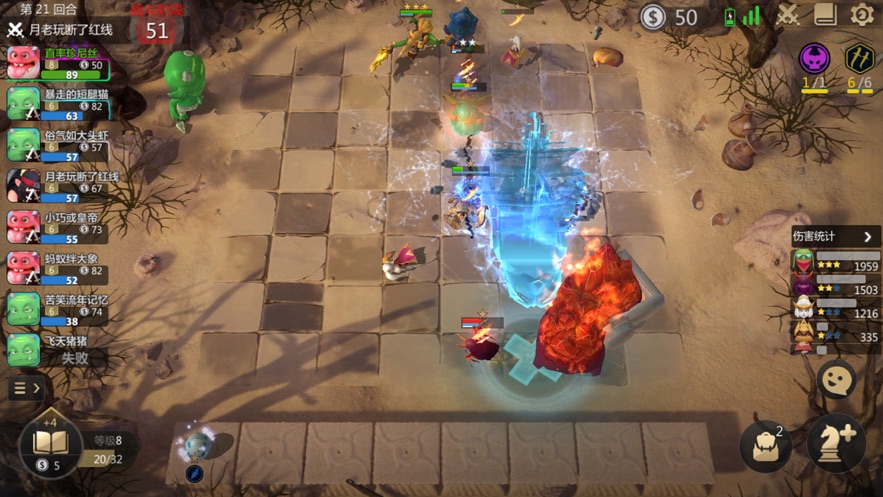Open the emoji chat button
The width and height of the screenshot is (883, 497).
tap(836, 379)
